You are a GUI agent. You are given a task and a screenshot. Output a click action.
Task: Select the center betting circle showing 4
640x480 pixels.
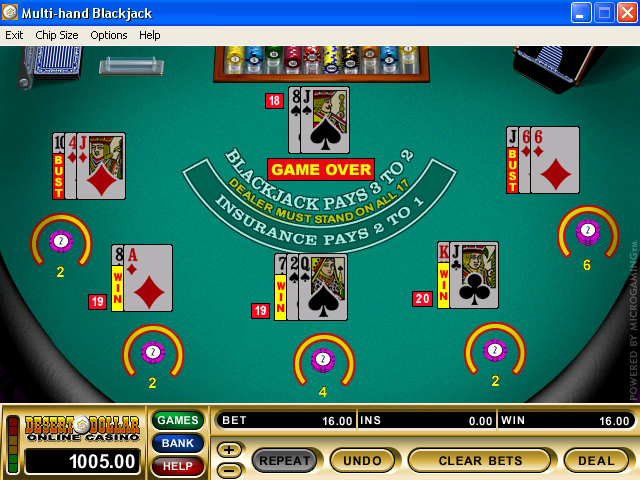[x=323, y=359]
